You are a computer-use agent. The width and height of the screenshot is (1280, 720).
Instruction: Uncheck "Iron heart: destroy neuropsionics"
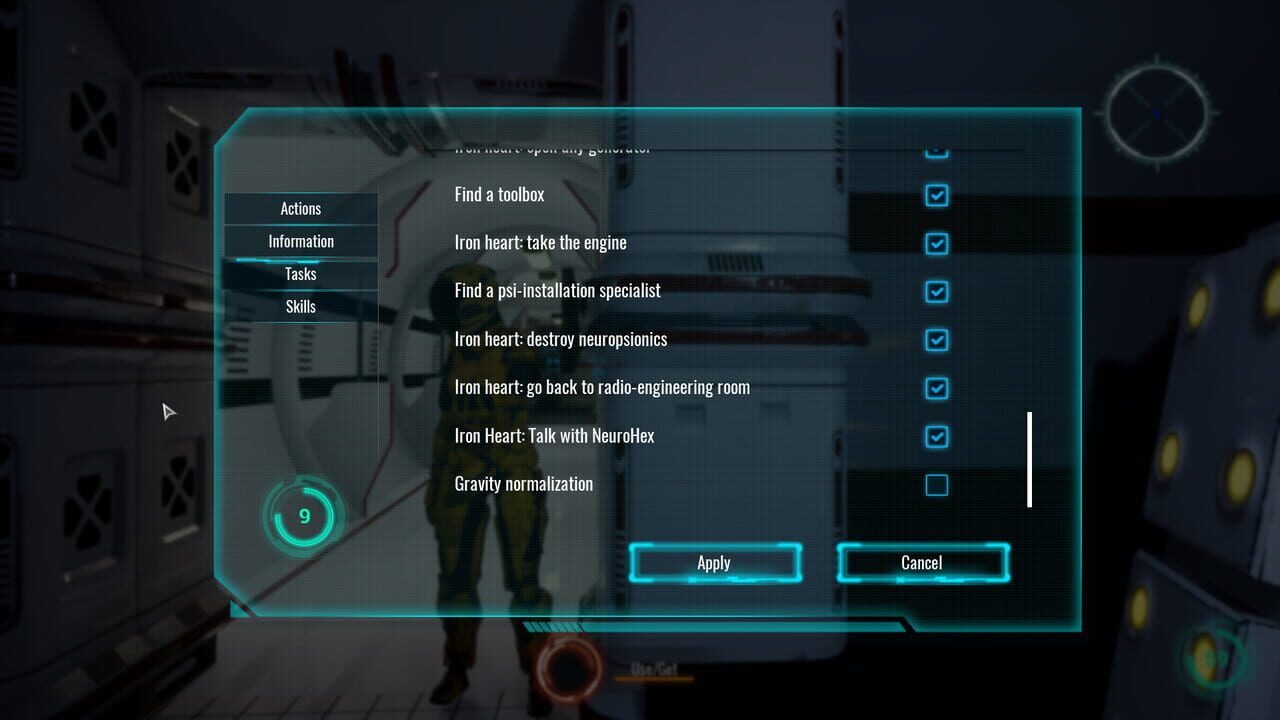935,340
